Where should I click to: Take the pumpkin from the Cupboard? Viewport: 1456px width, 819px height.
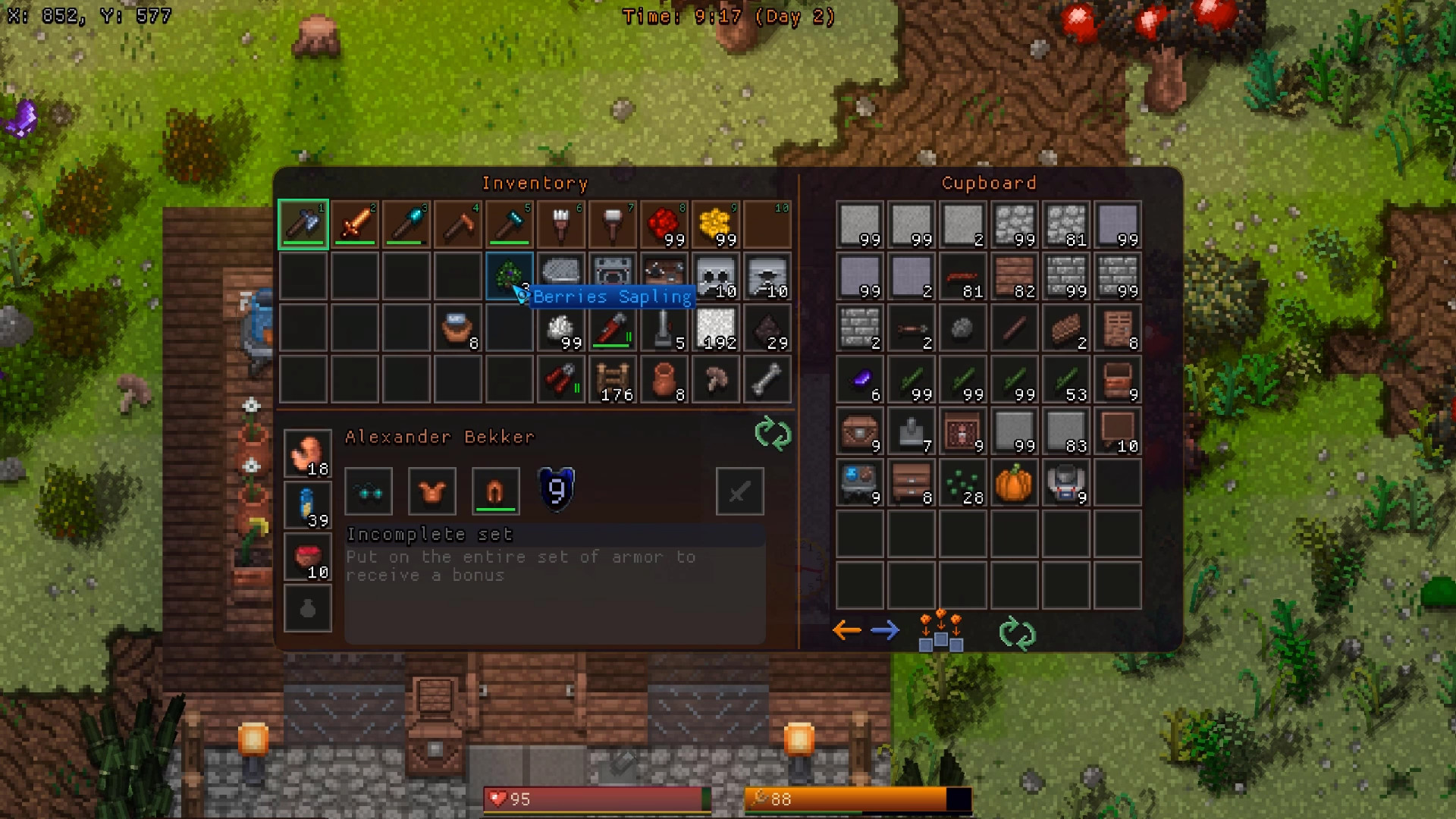click(x=1015, y=483)
